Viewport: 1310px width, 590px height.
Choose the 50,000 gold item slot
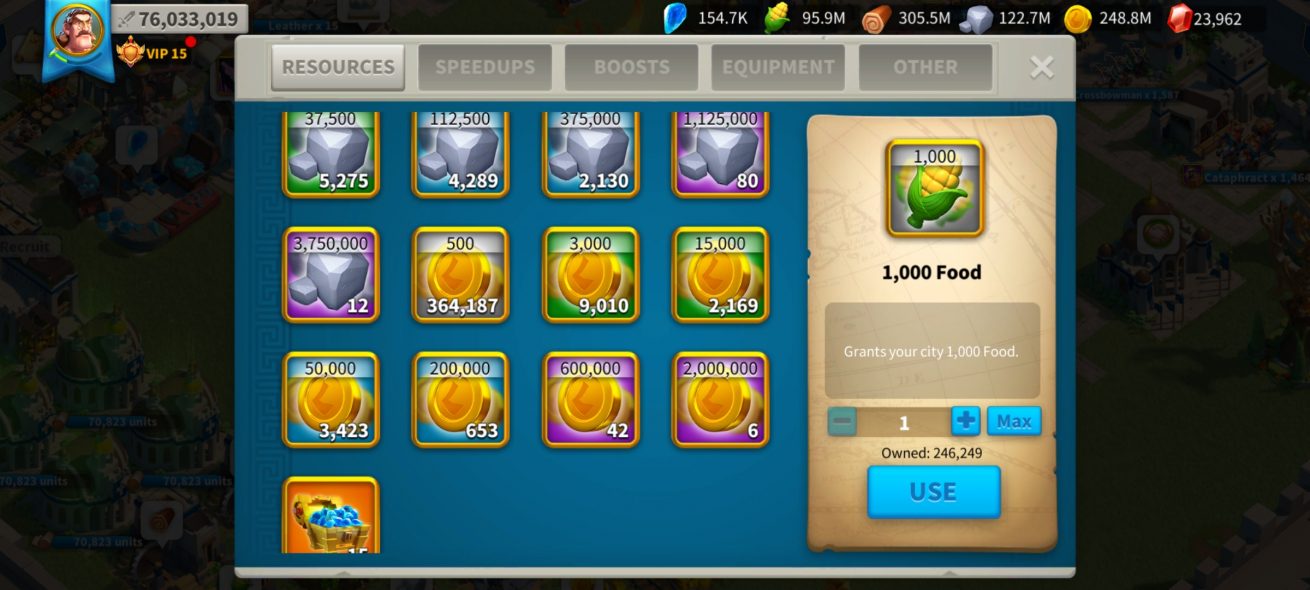coord(331,399)
